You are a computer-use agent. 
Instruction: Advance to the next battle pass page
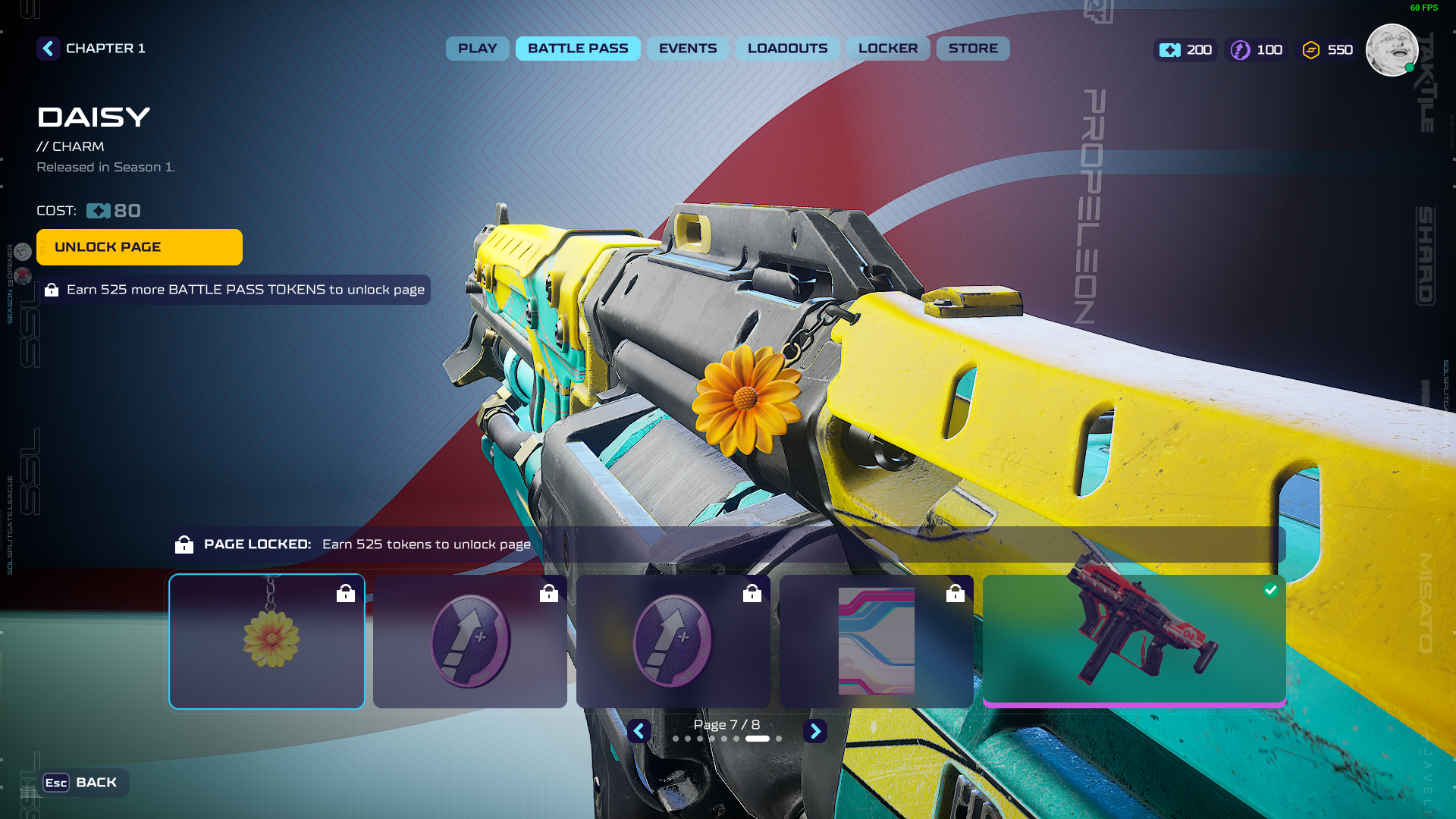click(815, 731)
